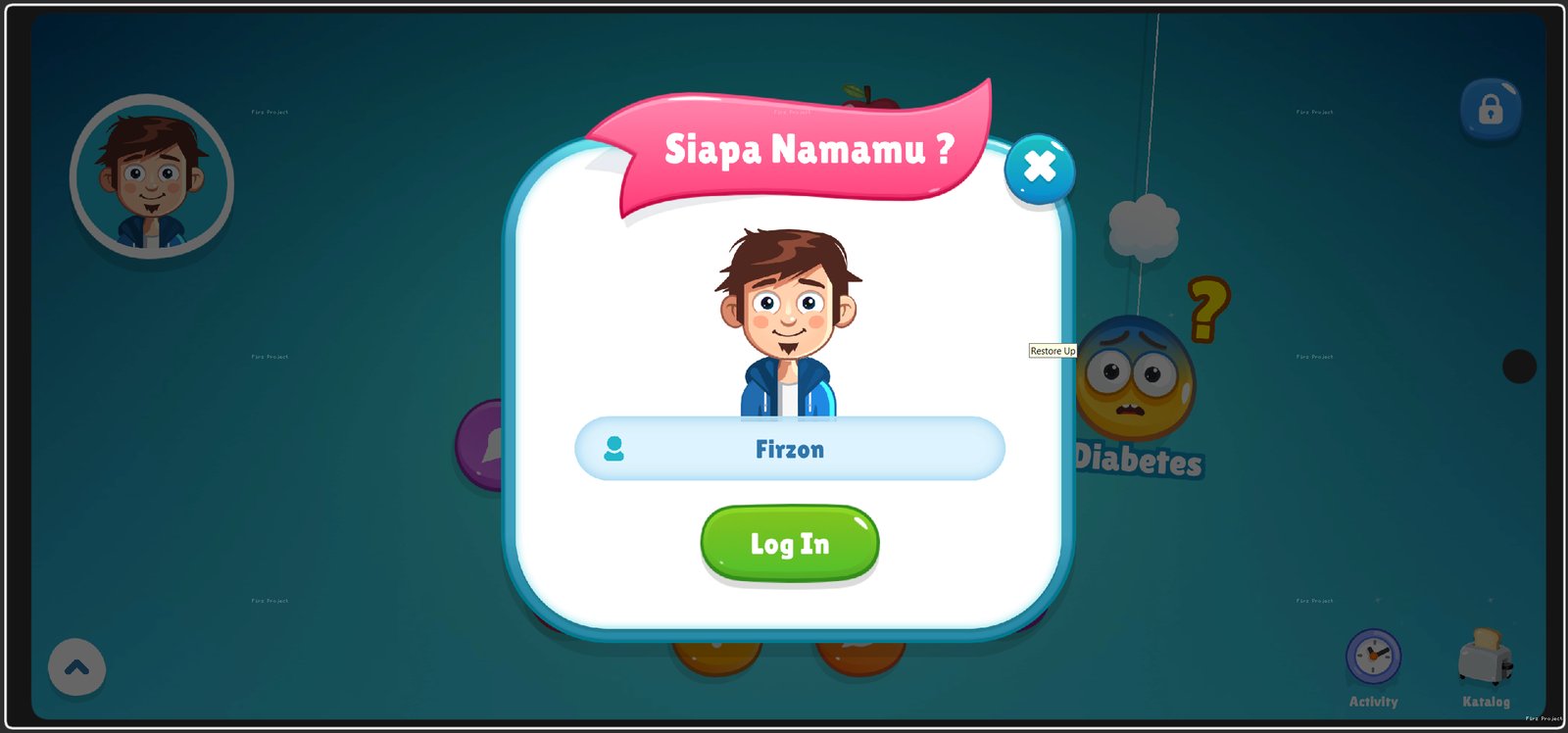This screenshot has width=1568, height=733.
Task: Open the Katalog toaster icon
Action: click(x=1486, y=659)
